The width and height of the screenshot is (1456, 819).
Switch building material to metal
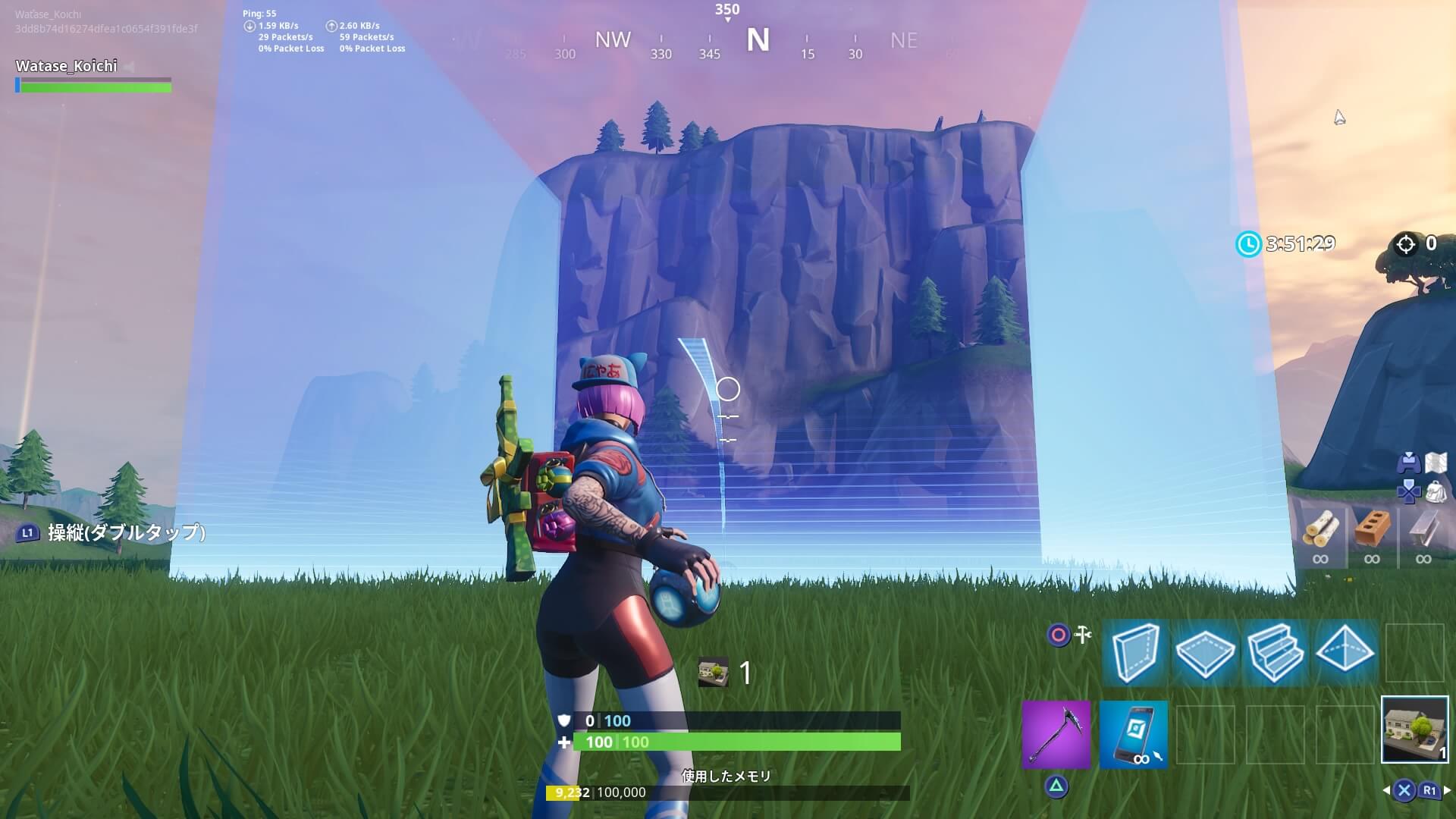coord(1423,529)
